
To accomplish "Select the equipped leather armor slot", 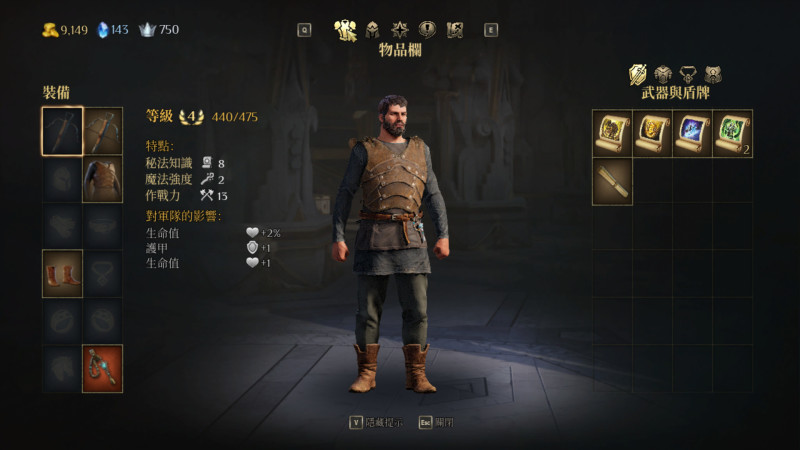I will click(103, 179).
